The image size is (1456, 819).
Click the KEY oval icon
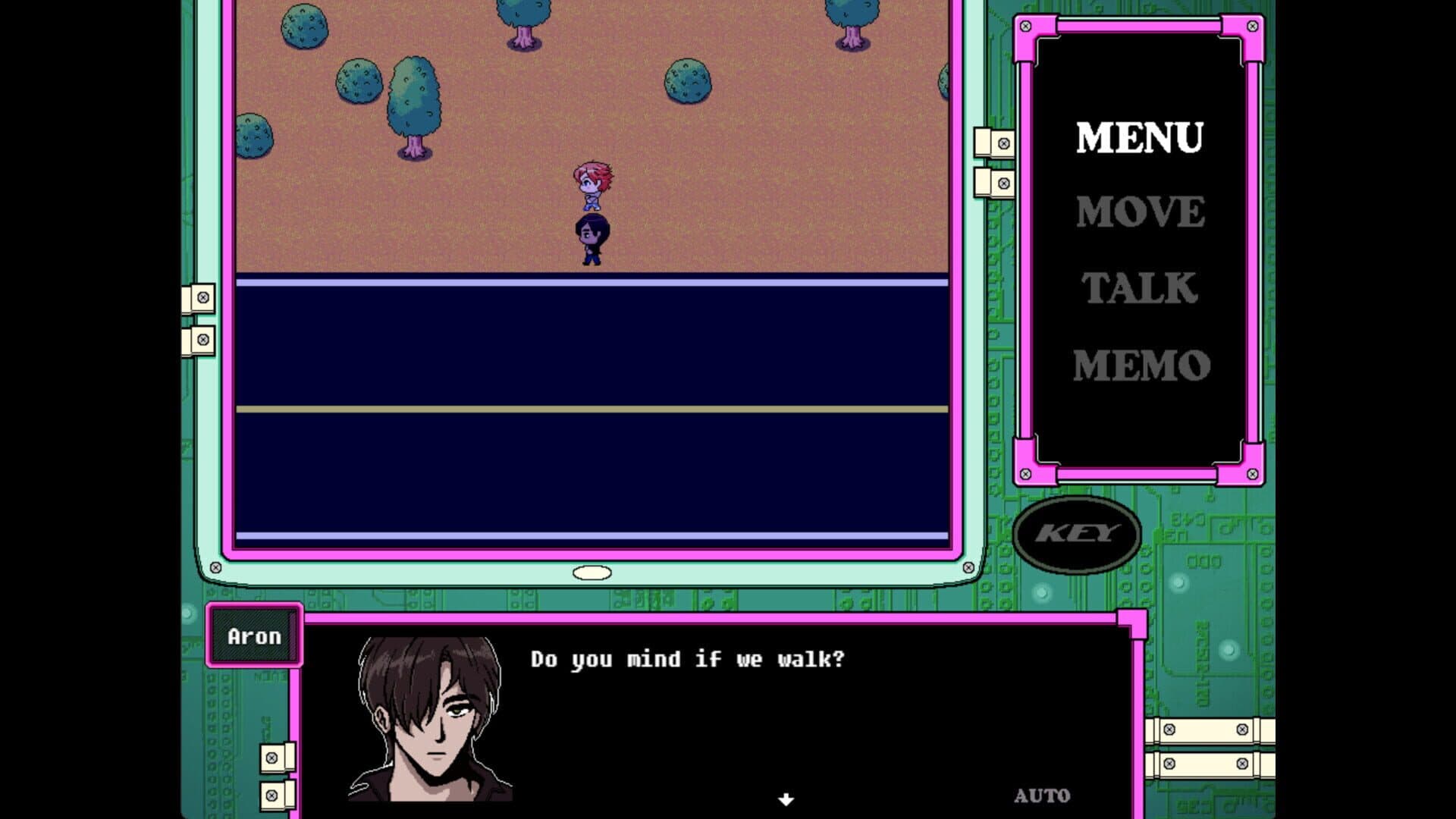click(1078, 535)
